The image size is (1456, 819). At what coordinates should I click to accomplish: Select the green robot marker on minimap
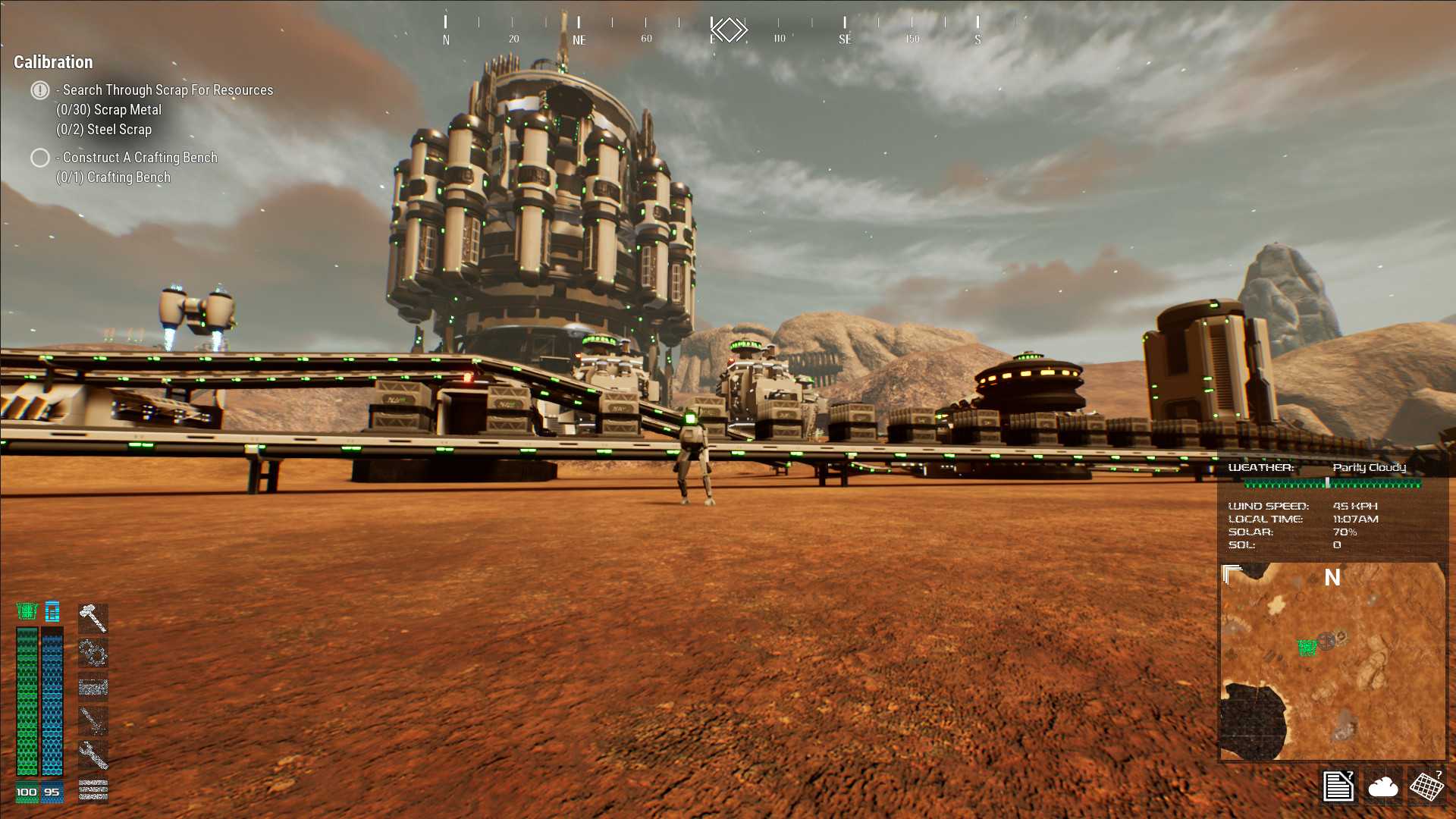click(x=1307, y=648)
